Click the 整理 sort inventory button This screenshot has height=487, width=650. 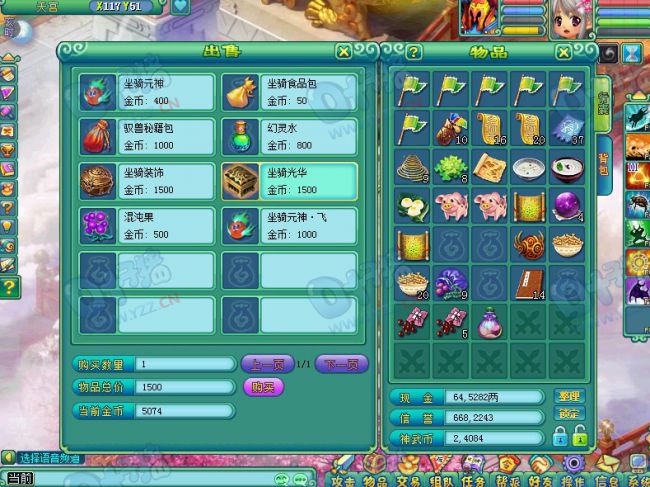click(567, 396)
